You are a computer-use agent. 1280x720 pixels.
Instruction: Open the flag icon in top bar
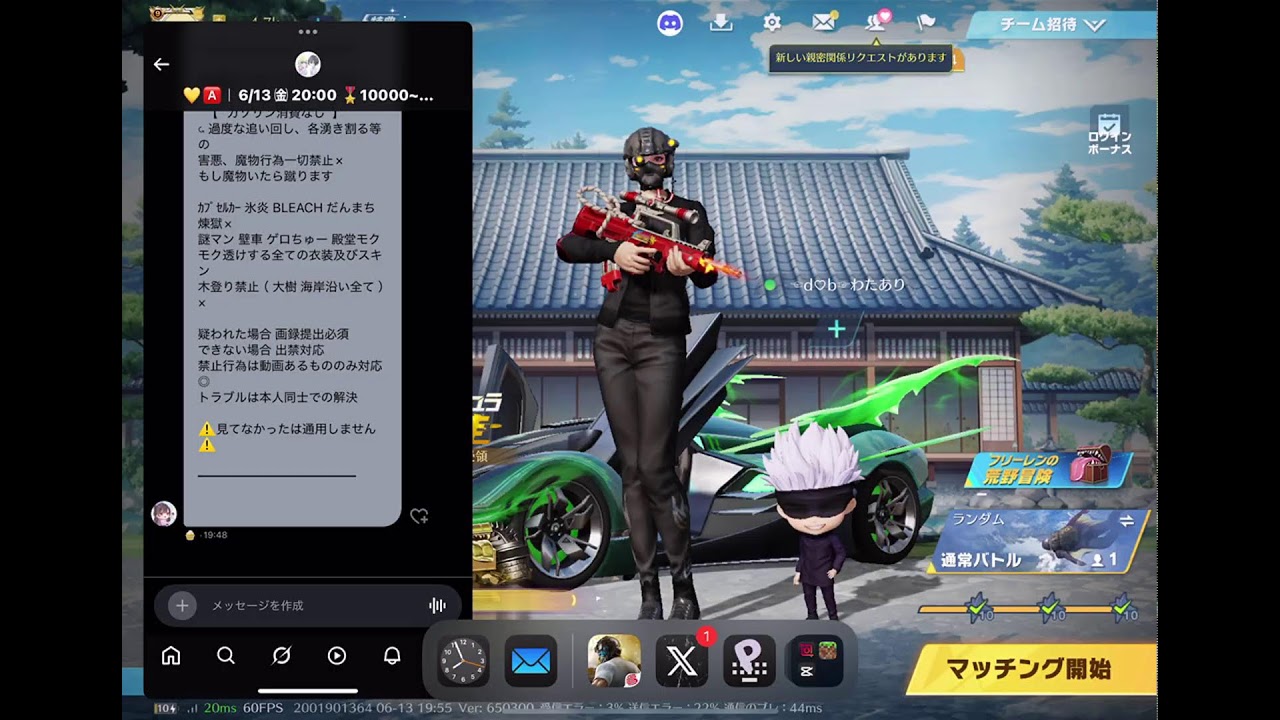pyautogui.click(x=926, y=23)
